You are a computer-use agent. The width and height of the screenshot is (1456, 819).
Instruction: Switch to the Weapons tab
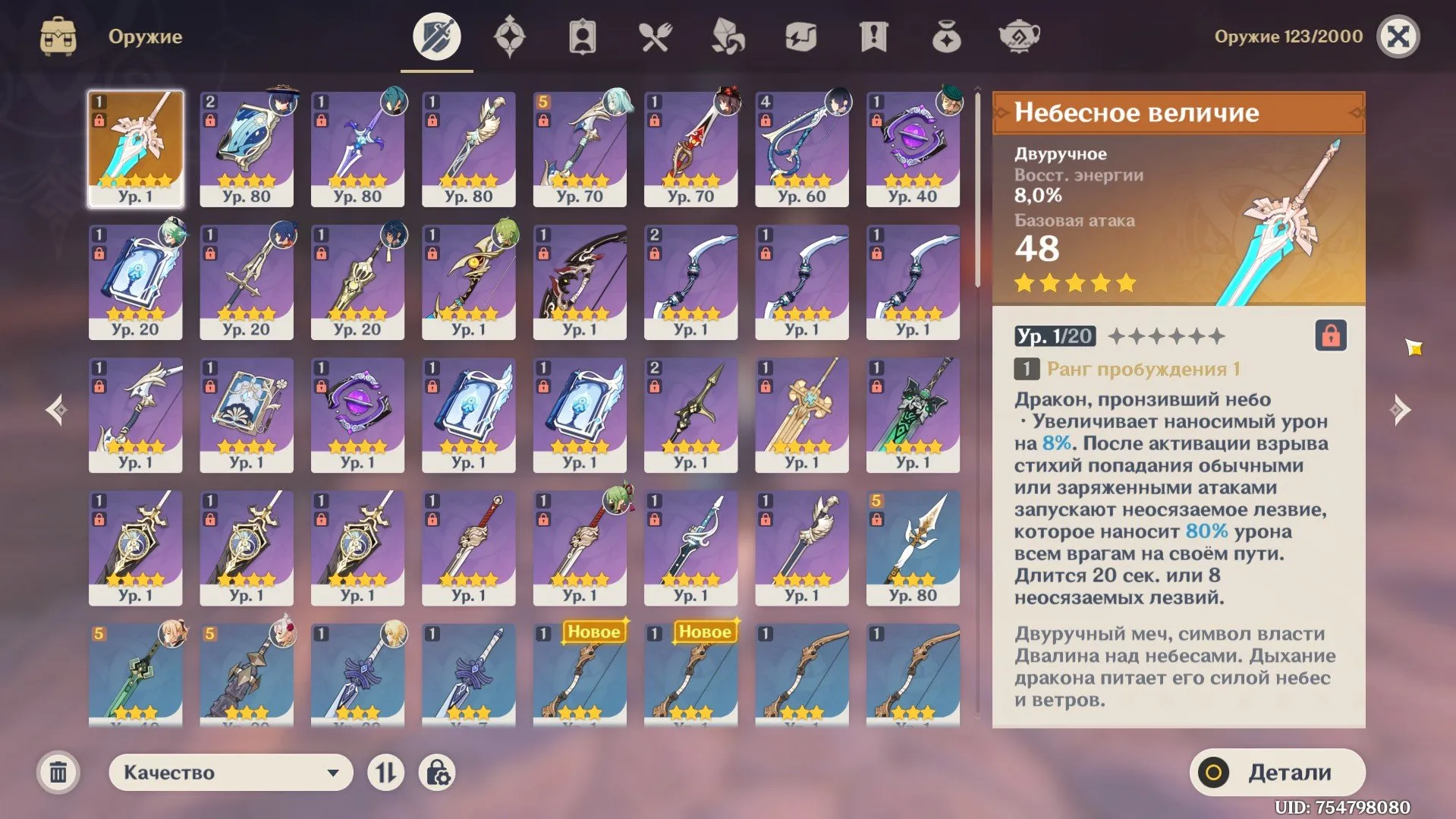coord(436,35)
